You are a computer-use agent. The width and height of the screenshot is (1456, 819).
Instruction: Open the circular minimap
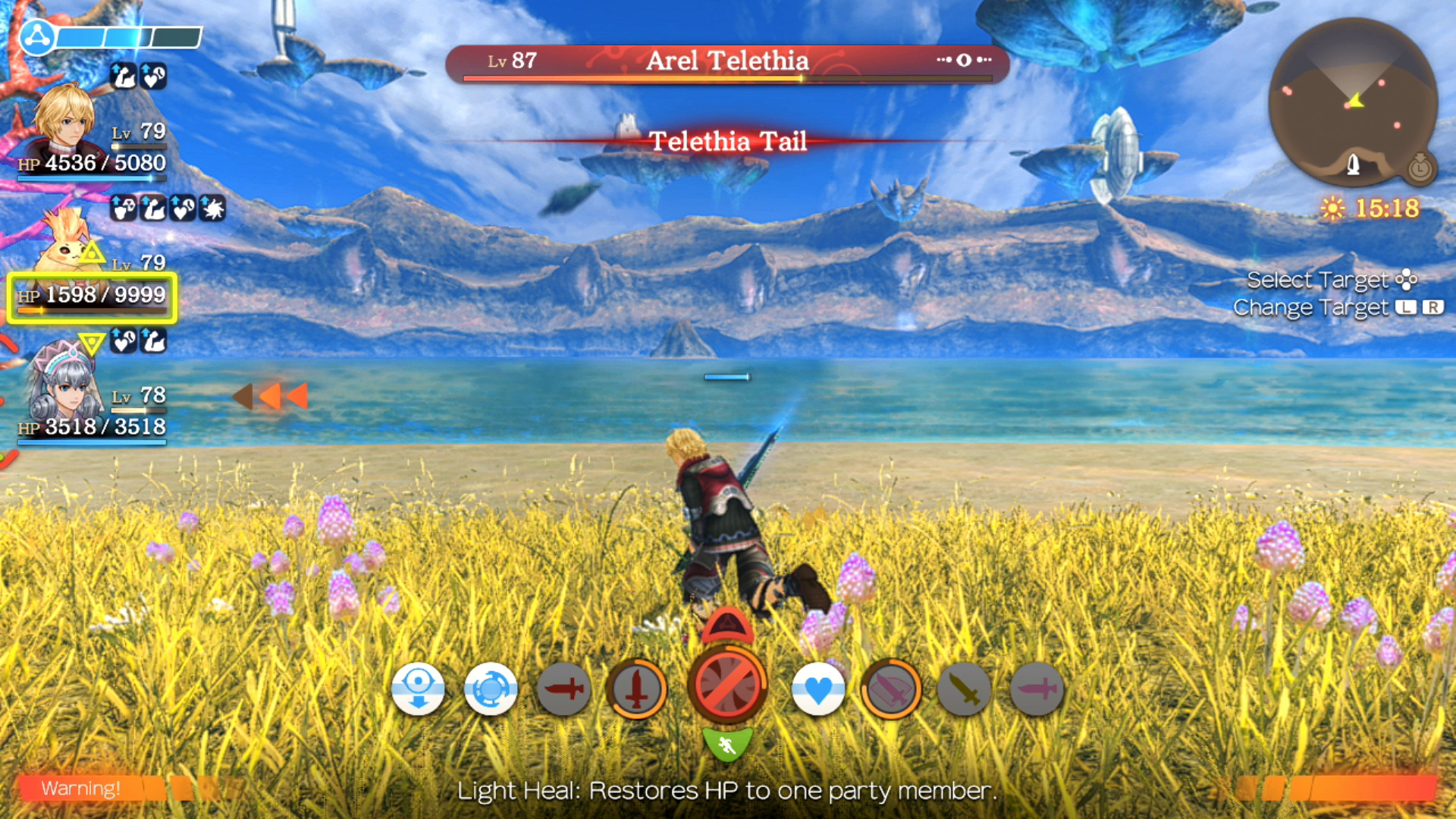pos(1352,102)
